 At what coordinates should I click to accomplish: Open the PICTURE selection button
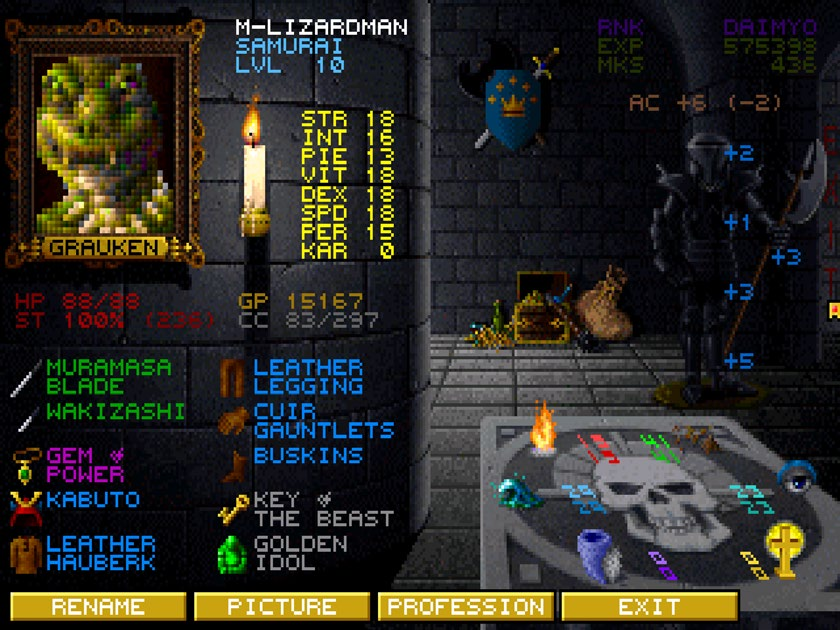(281, 606)
